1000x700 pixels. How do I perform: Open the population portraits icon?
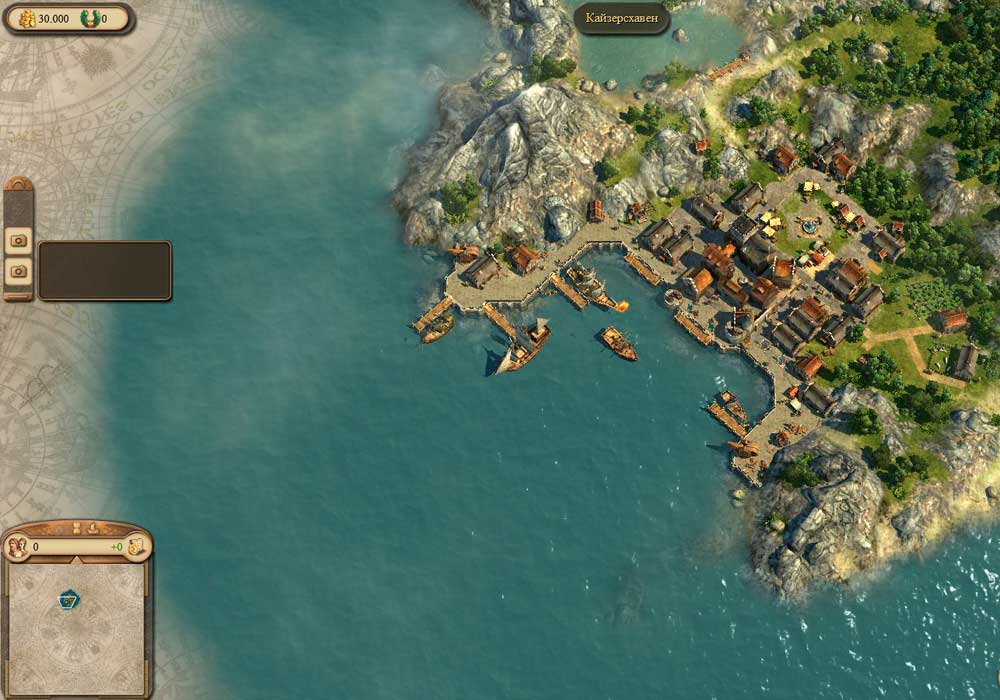[x=17, y=547]
